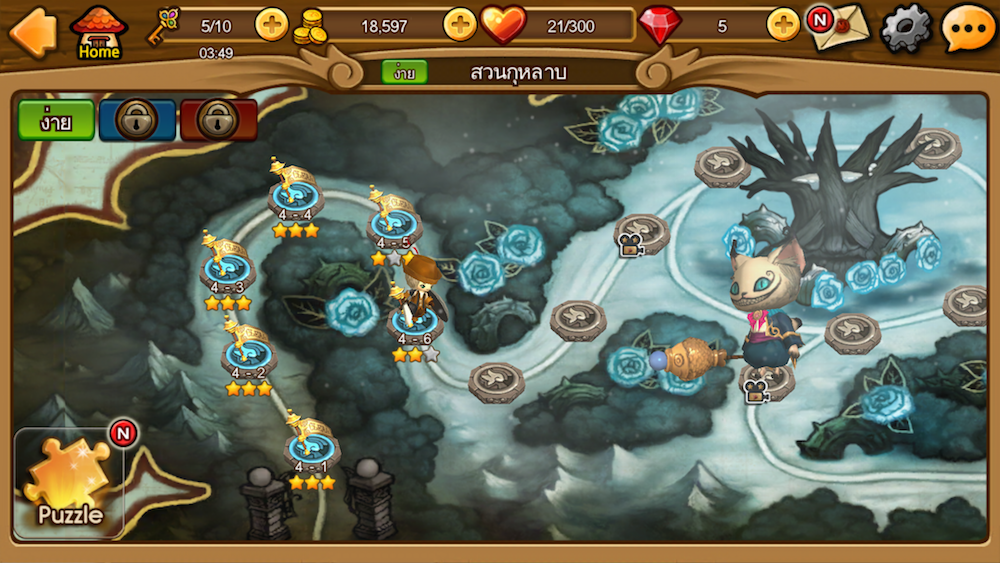Image resolution: width=1000 pixels, height=563 pixels.
Task: Open the mushroom Home button
Action: pyautogui.click(x=98, y=32)
